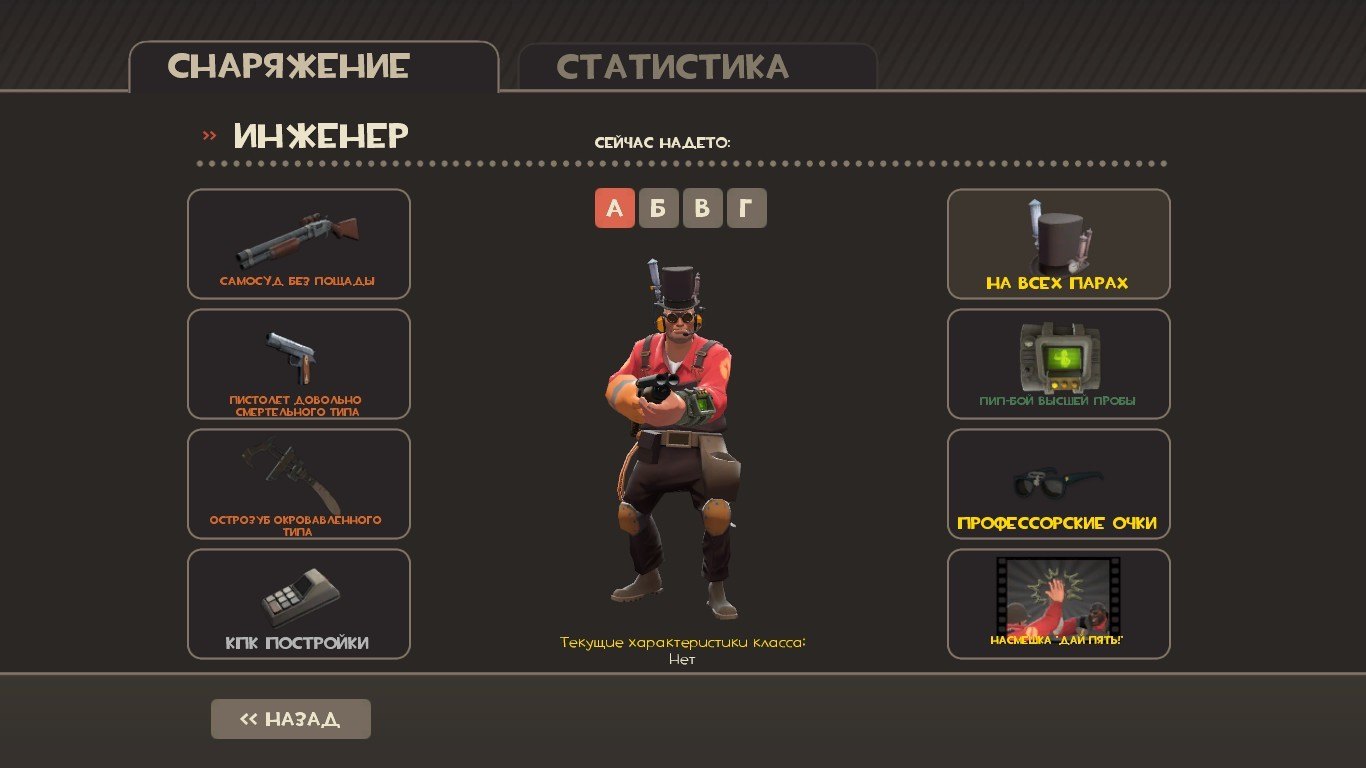Switch to the Статистика tab
1366x768 pixels.
click(697, 67)
